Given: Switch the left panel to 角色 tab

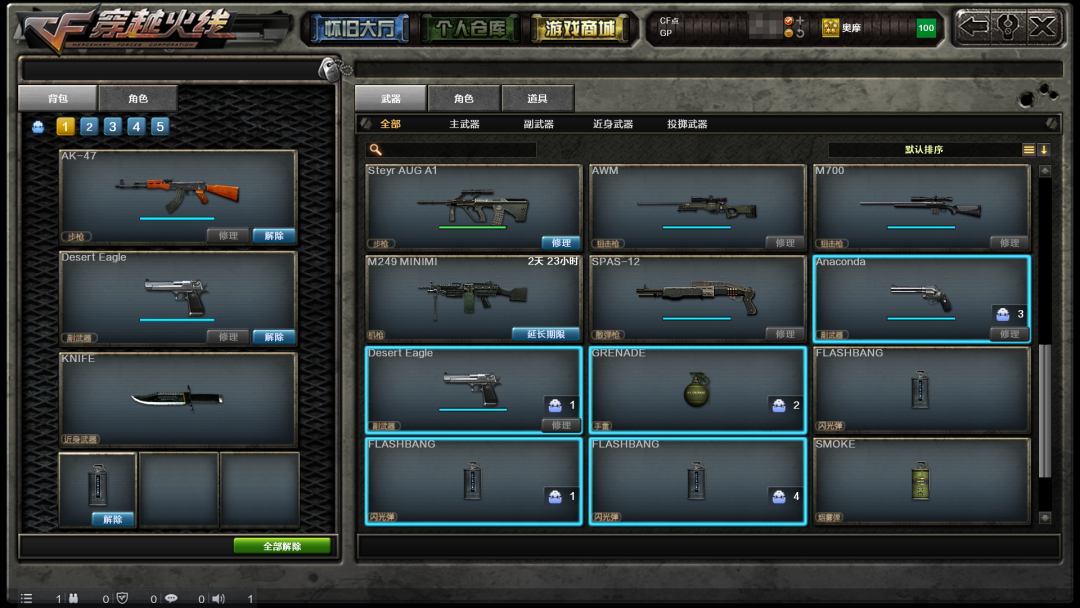Looking at the screenshot, I should [138, 98].
